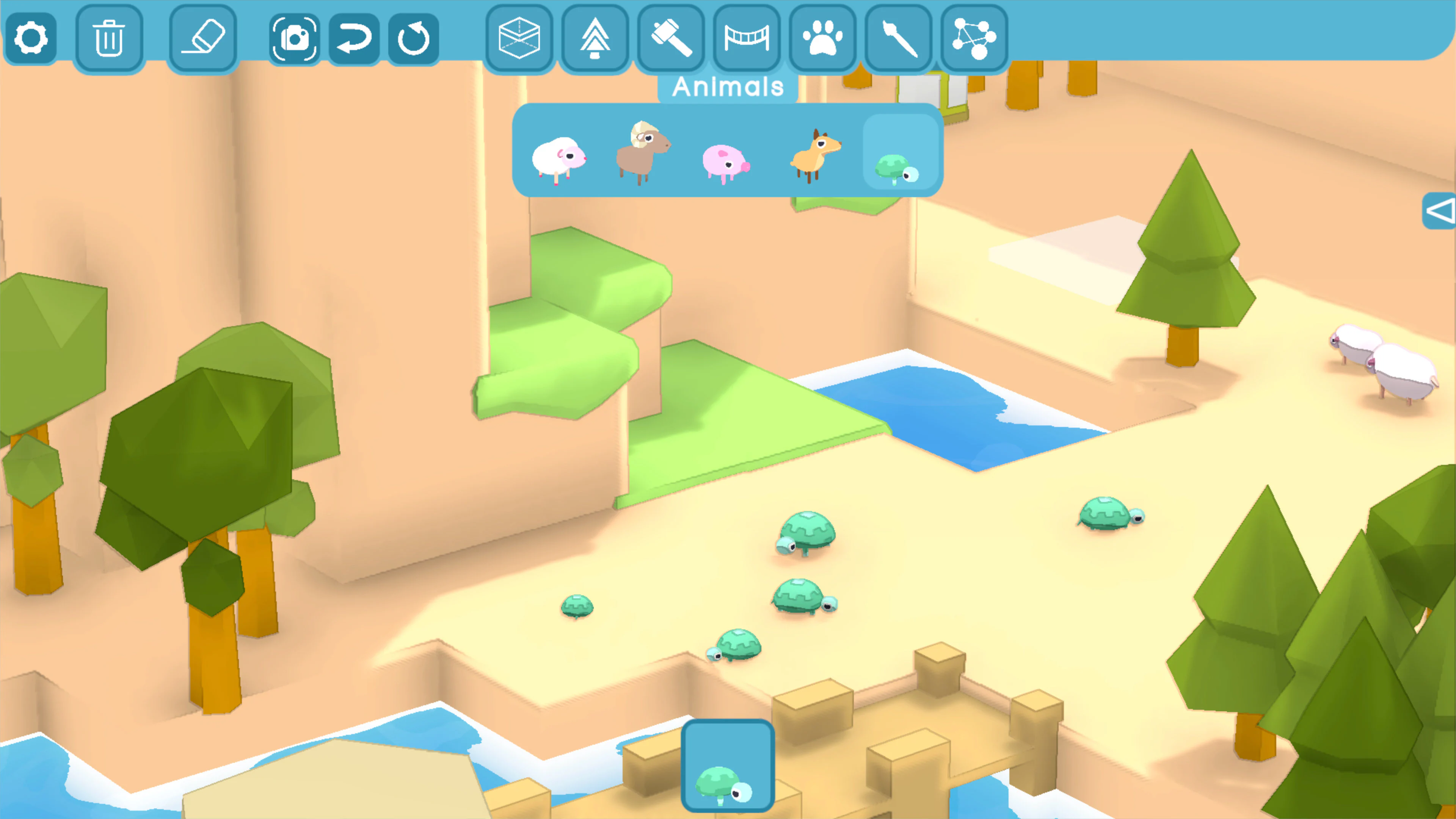
Task: Select the hammer build tool
Action: point(671,37)
